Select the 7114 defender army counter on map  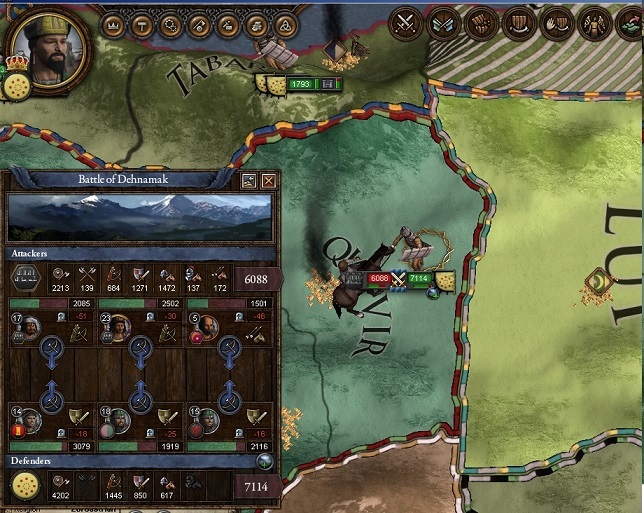(x=419, y=278)
